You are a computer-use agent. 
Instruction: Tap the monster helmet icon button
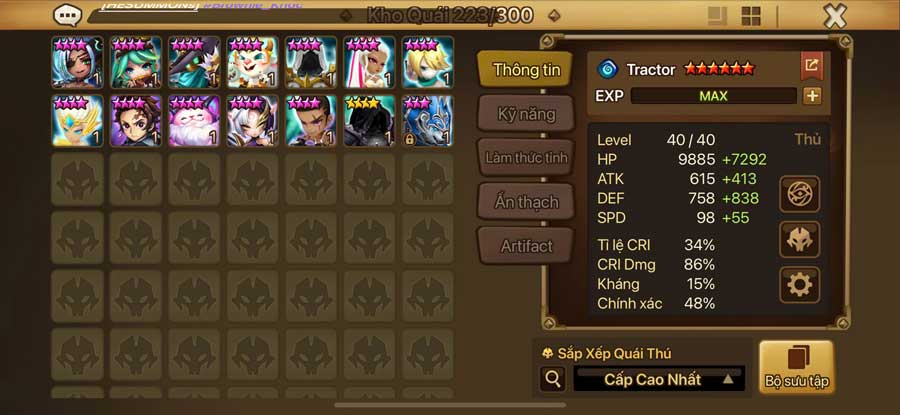click(799, 240)
